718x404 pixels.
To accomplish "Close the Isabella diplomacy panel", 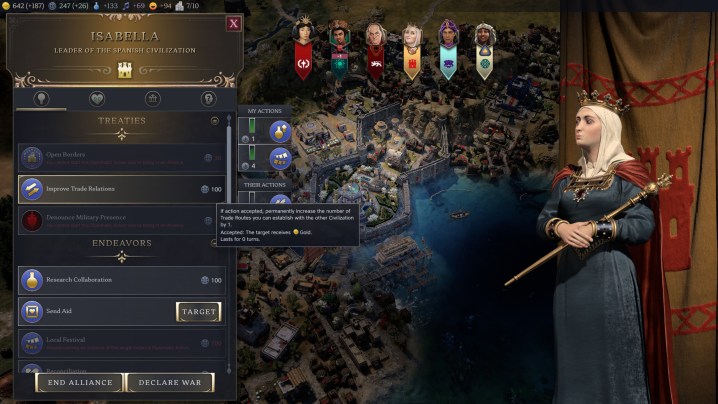I will click(233, 23).
